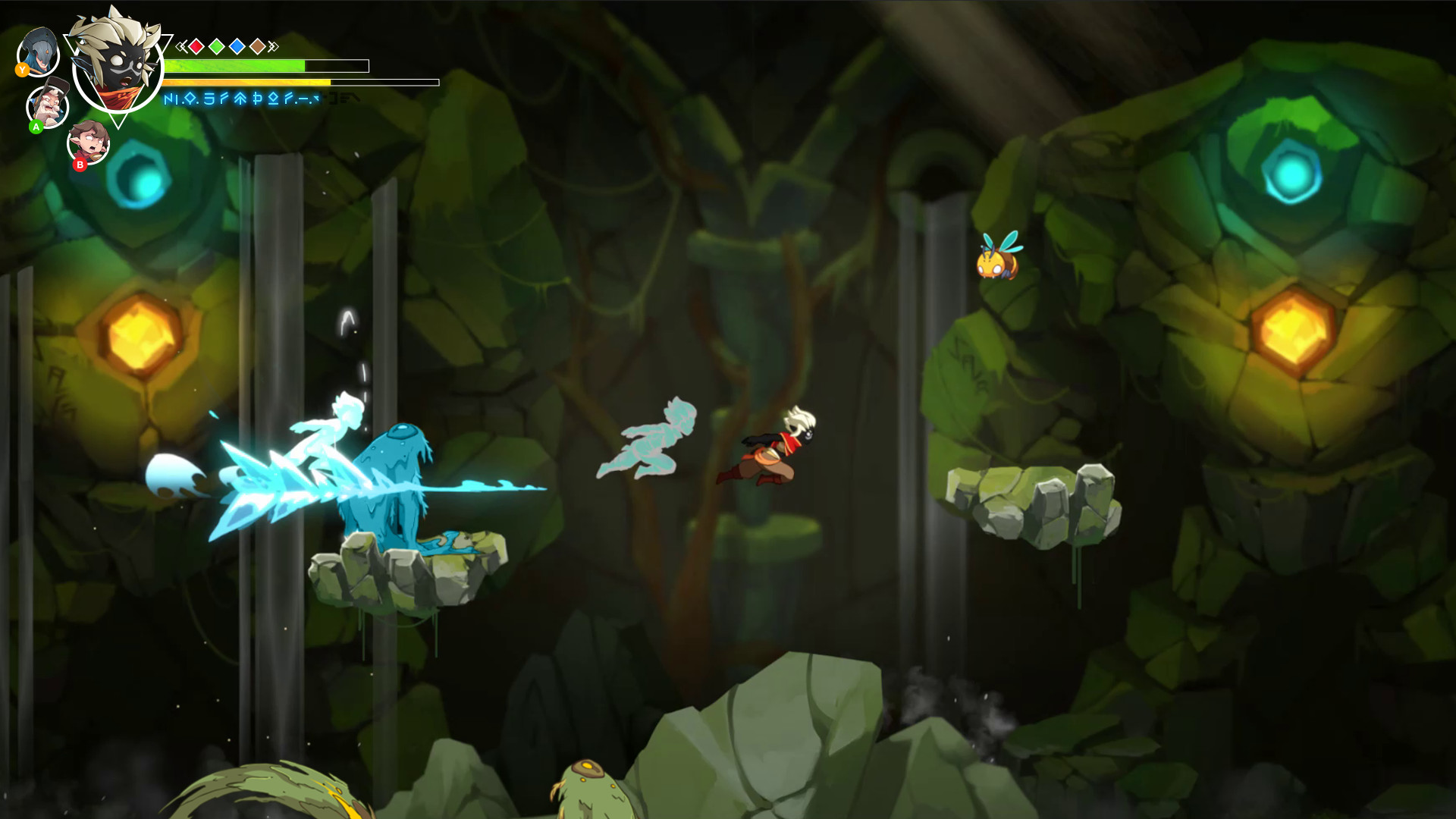Select the green diamond gem in the HUD
Viewport: 1456px width, 819px height.
tap(218, 46)
